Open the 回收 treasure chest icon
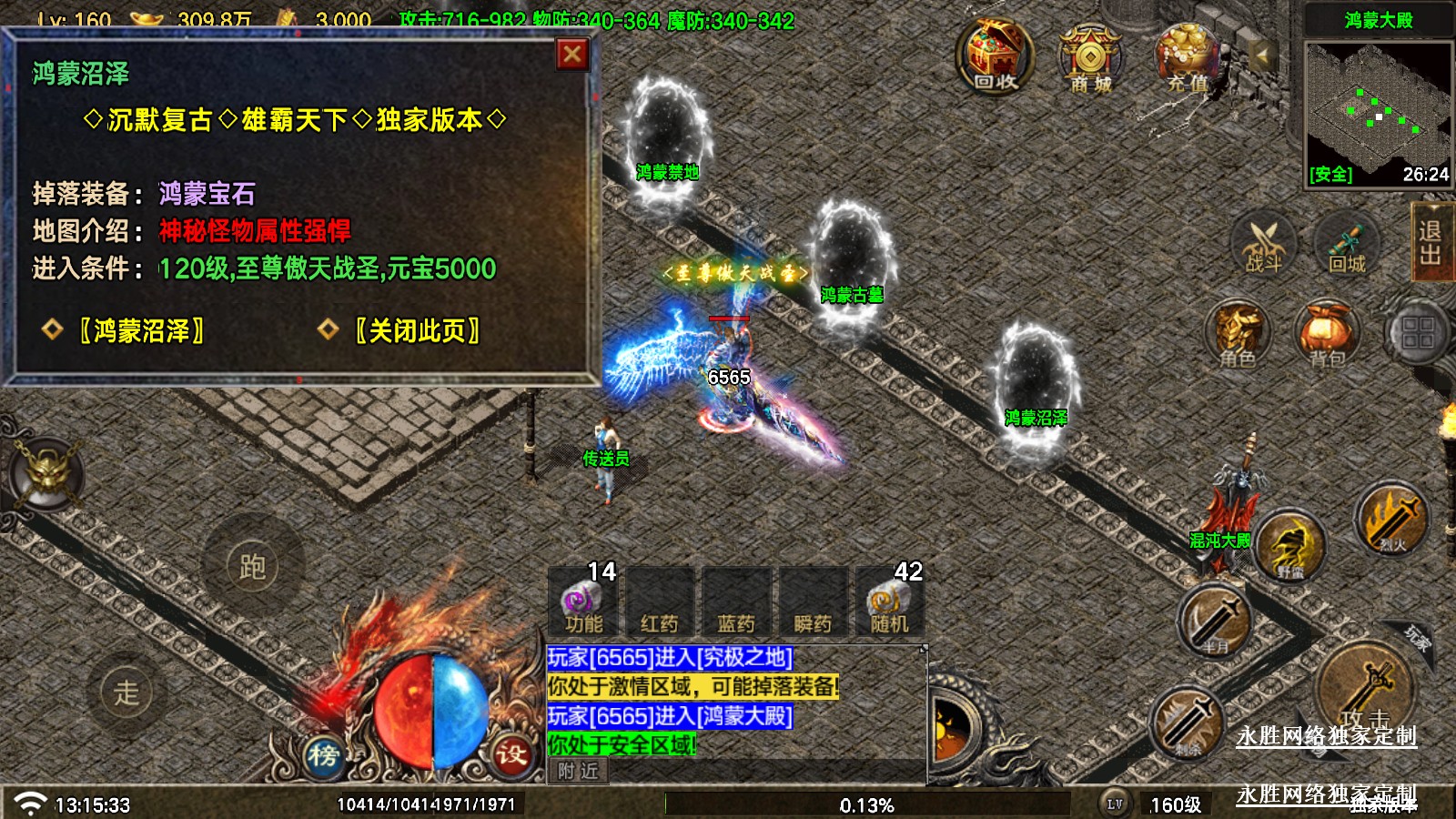Screen dimensions: 1456x819 (x=995, y=58)
